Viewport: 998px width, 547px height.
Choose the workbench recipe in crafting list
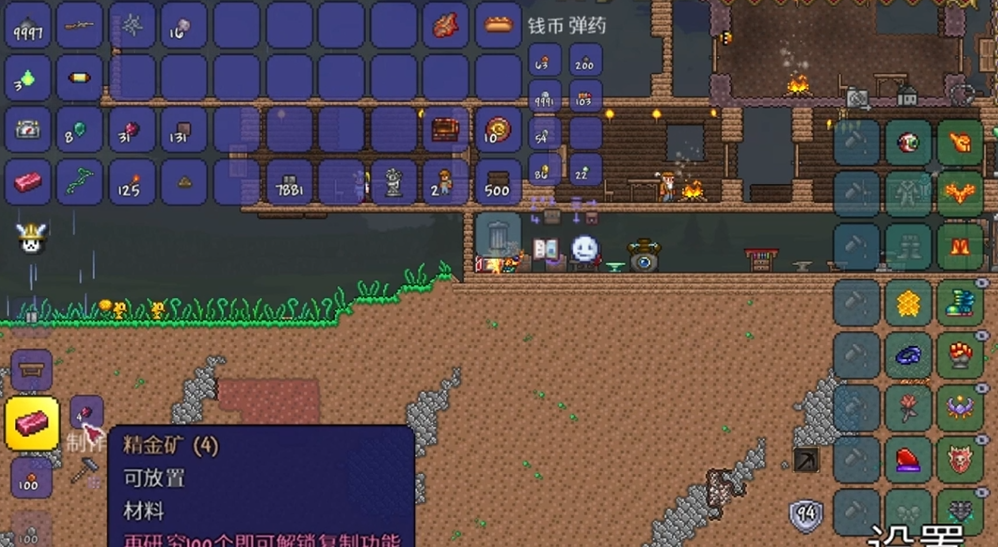point(31,370)
